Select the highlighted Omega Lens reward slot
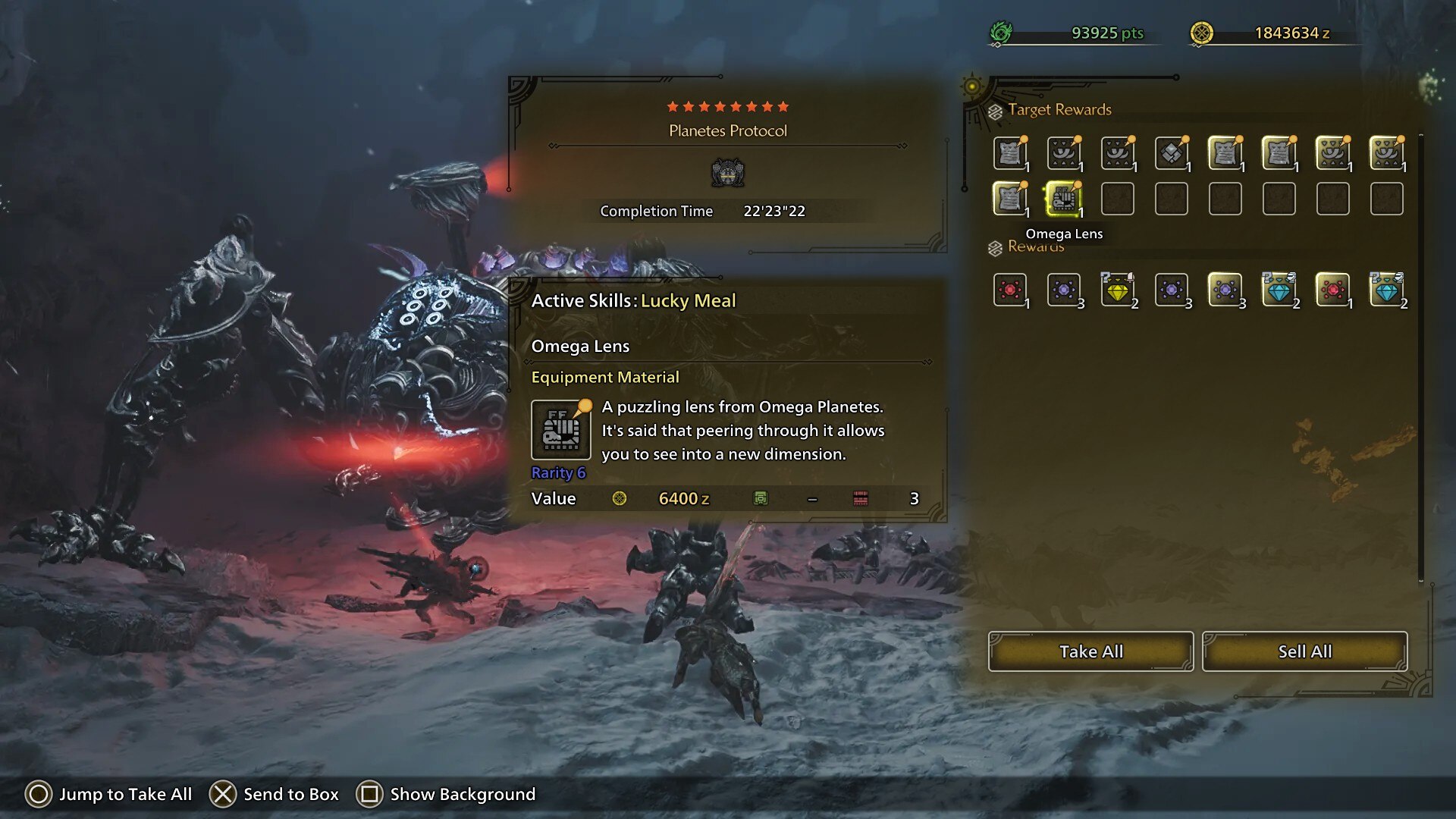The height and width of the screenshot is (819, 1456). click(x=1063, y=199)
